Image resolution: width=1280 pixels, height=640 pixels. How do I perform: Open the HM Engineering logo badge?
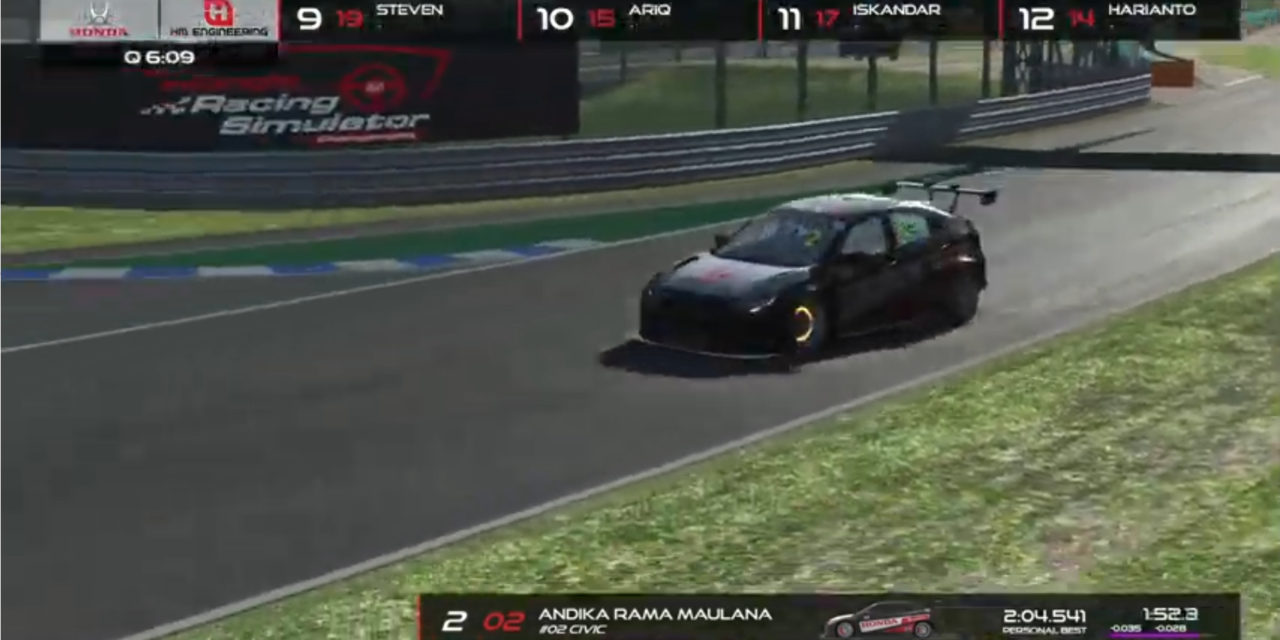click(219, 19)
